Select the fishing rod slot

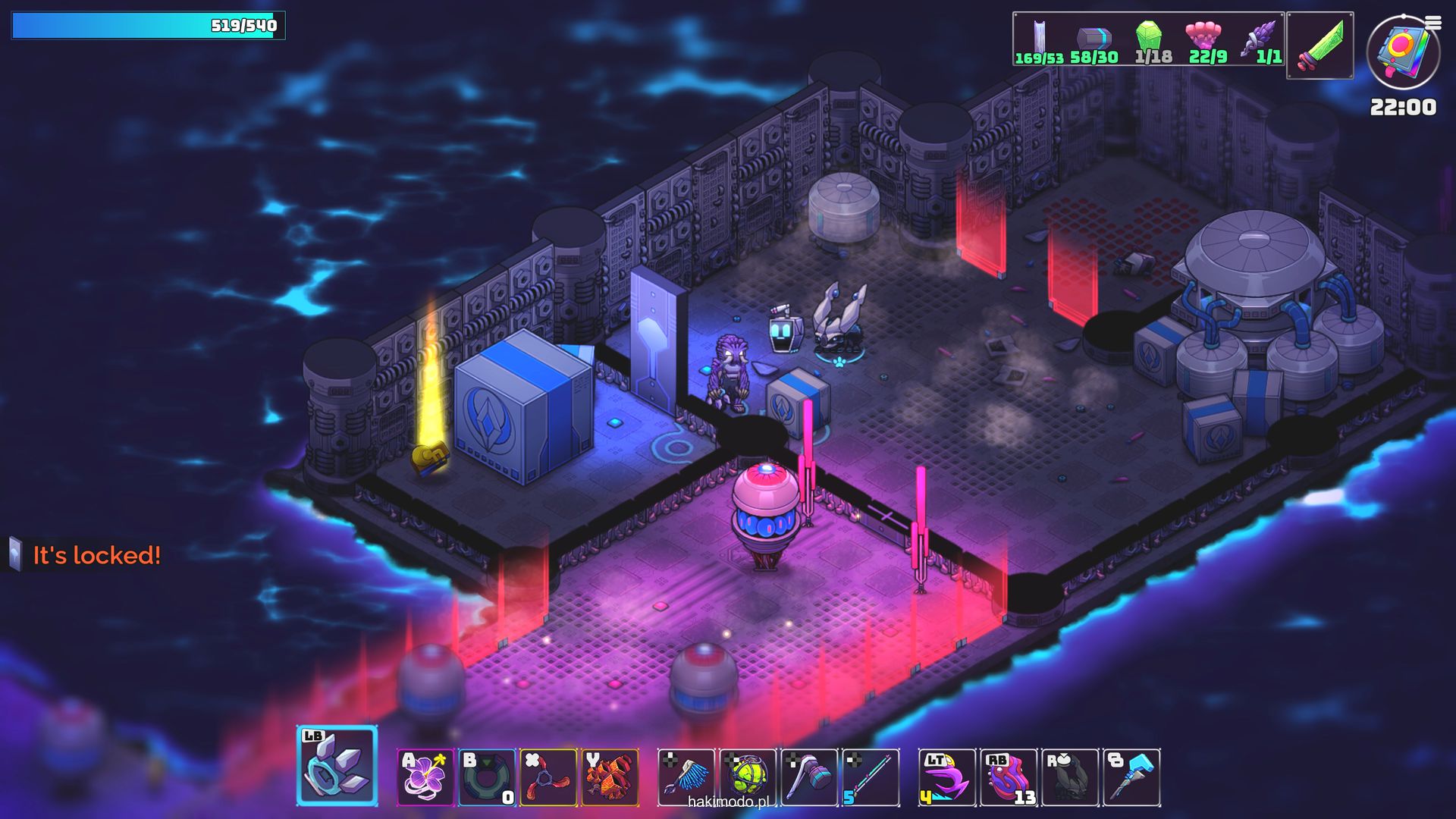click(871, 777)
